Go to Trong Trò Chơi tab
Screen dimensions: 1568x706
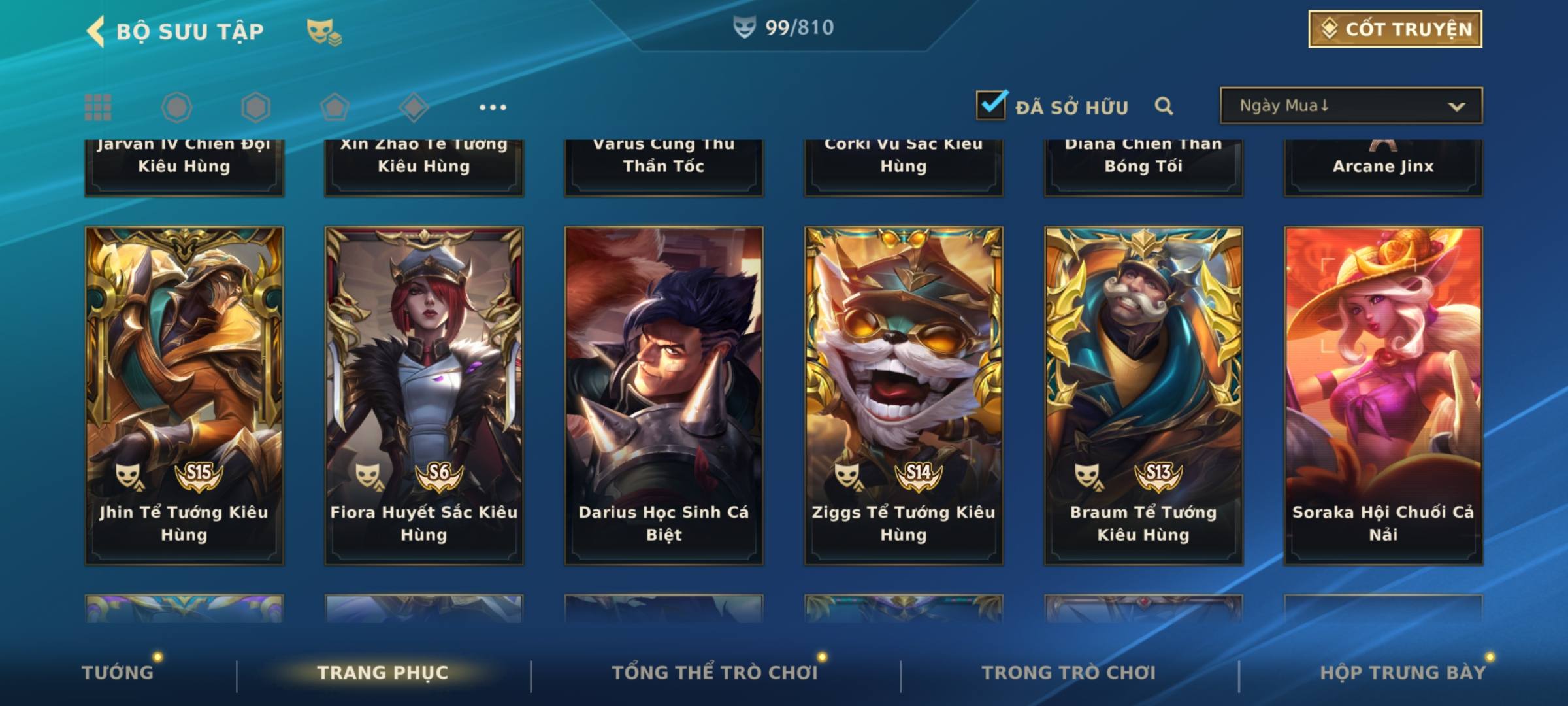tap(1069, 673)
